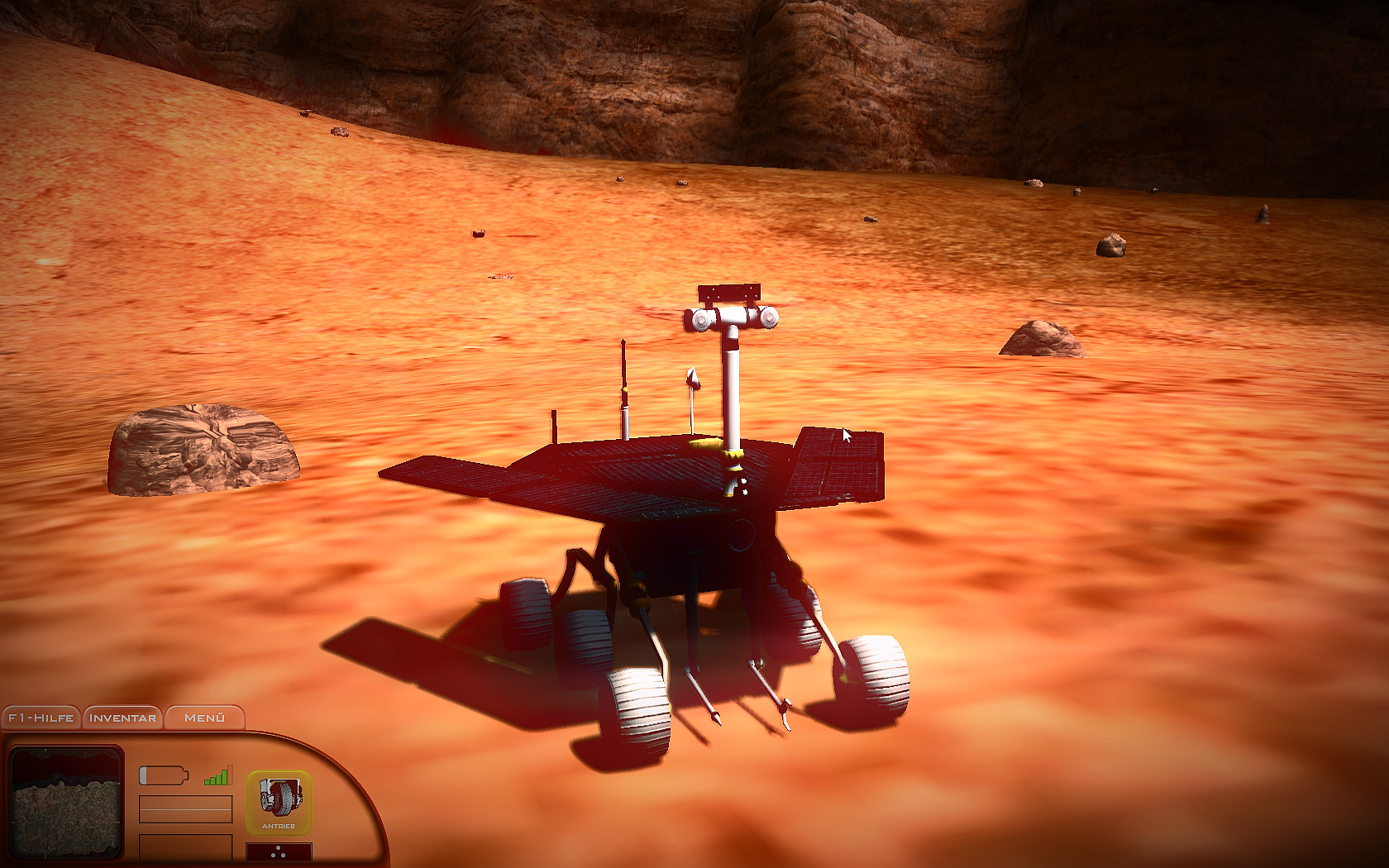Click the Antrieb label text

click(x=279, y=825)
